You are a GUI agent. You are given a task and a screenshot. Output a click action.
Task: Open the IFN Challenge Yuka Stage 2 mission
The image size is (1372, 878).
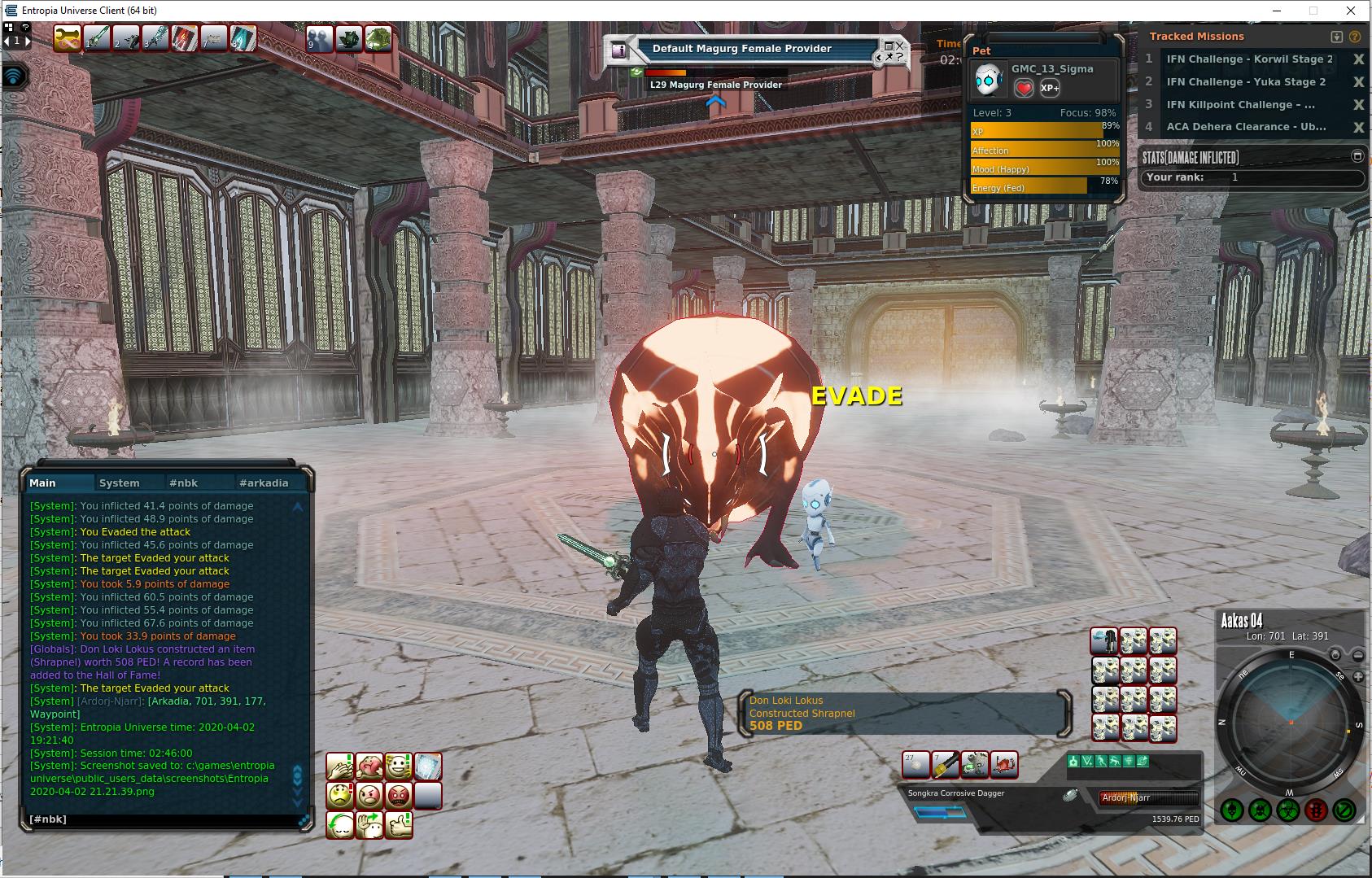click(1246, 81)
